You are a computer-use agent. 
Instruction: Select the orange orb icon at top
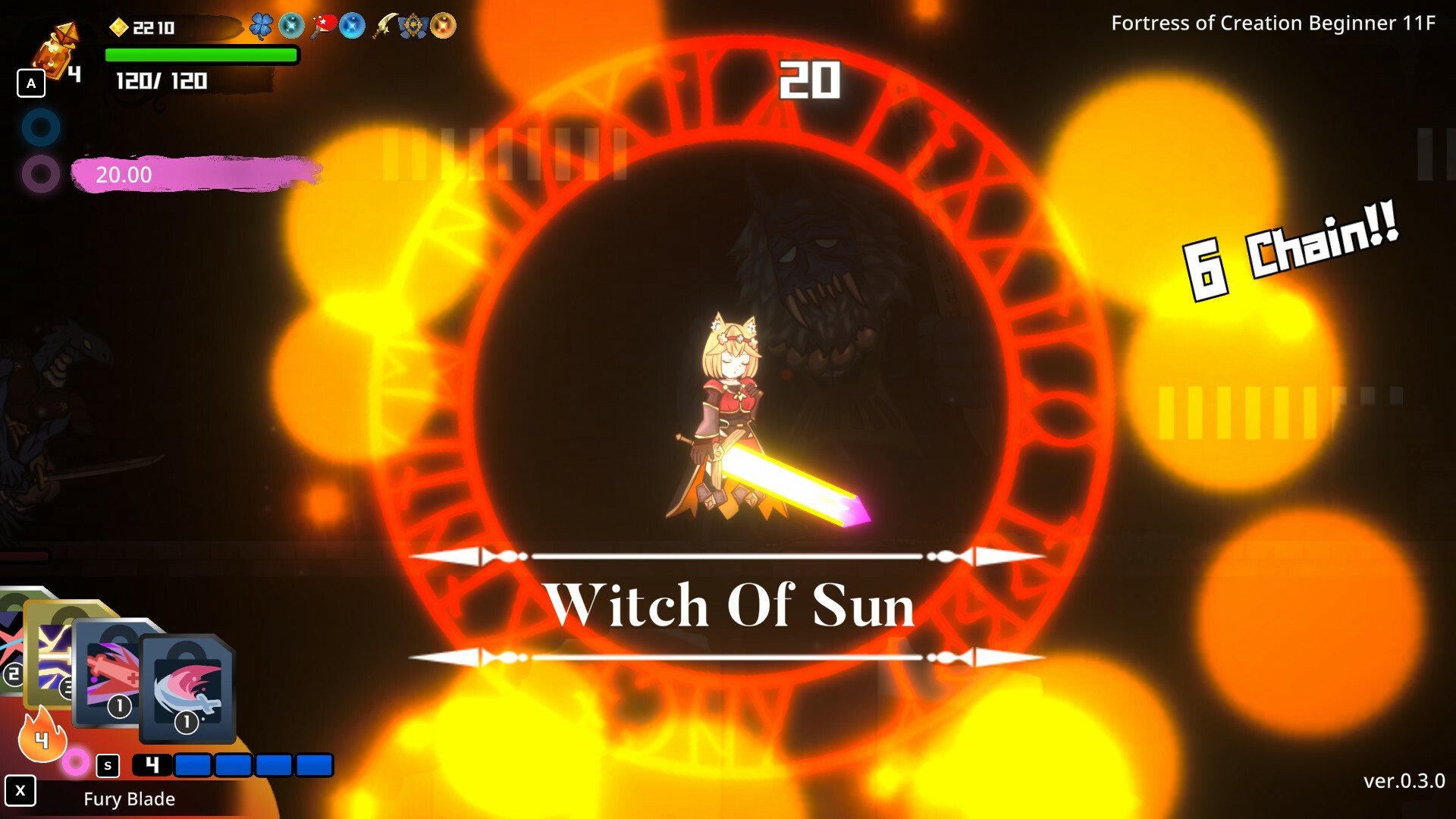444,26
